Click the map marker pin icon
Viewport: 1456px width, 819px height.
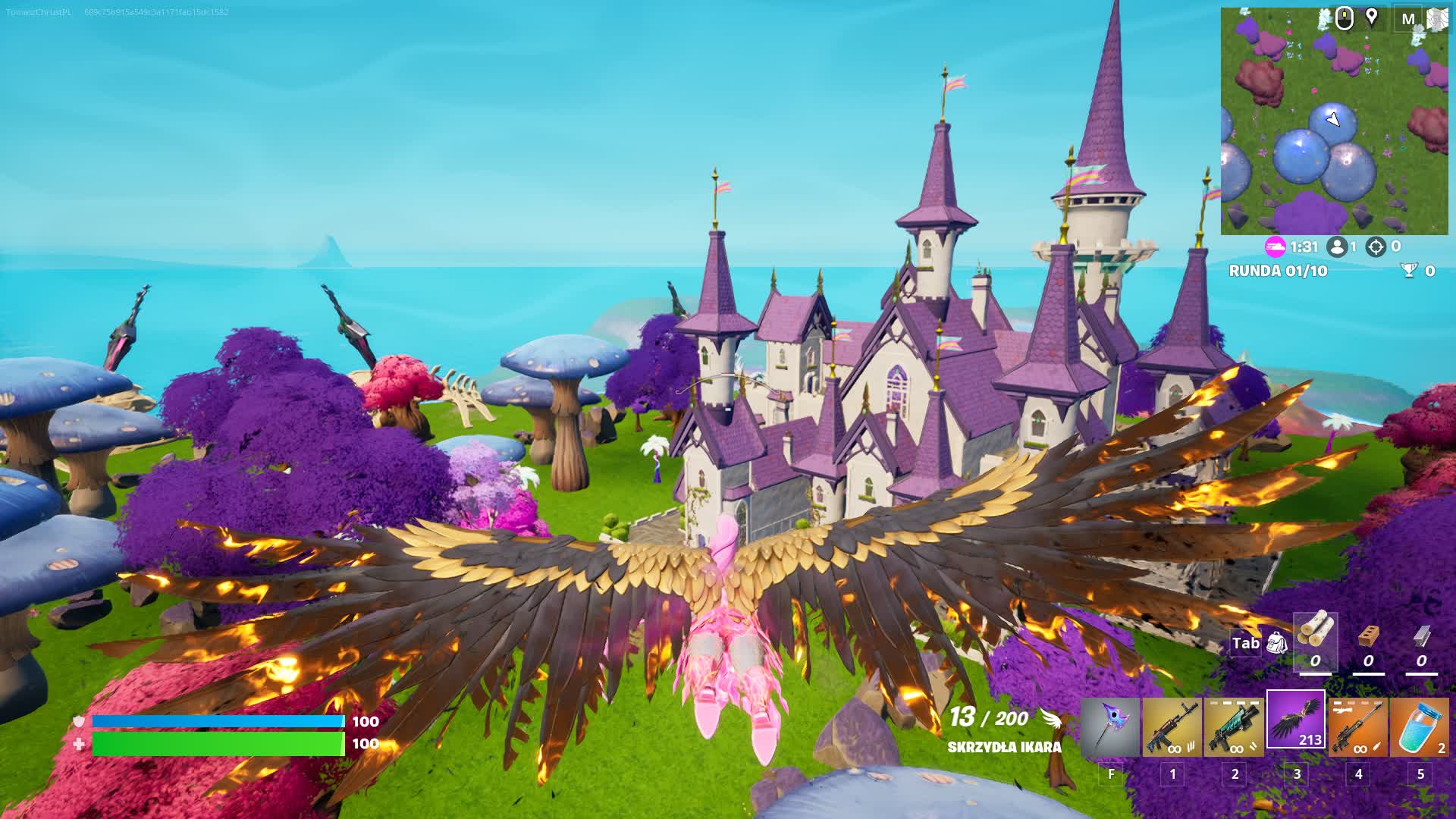1372,17
